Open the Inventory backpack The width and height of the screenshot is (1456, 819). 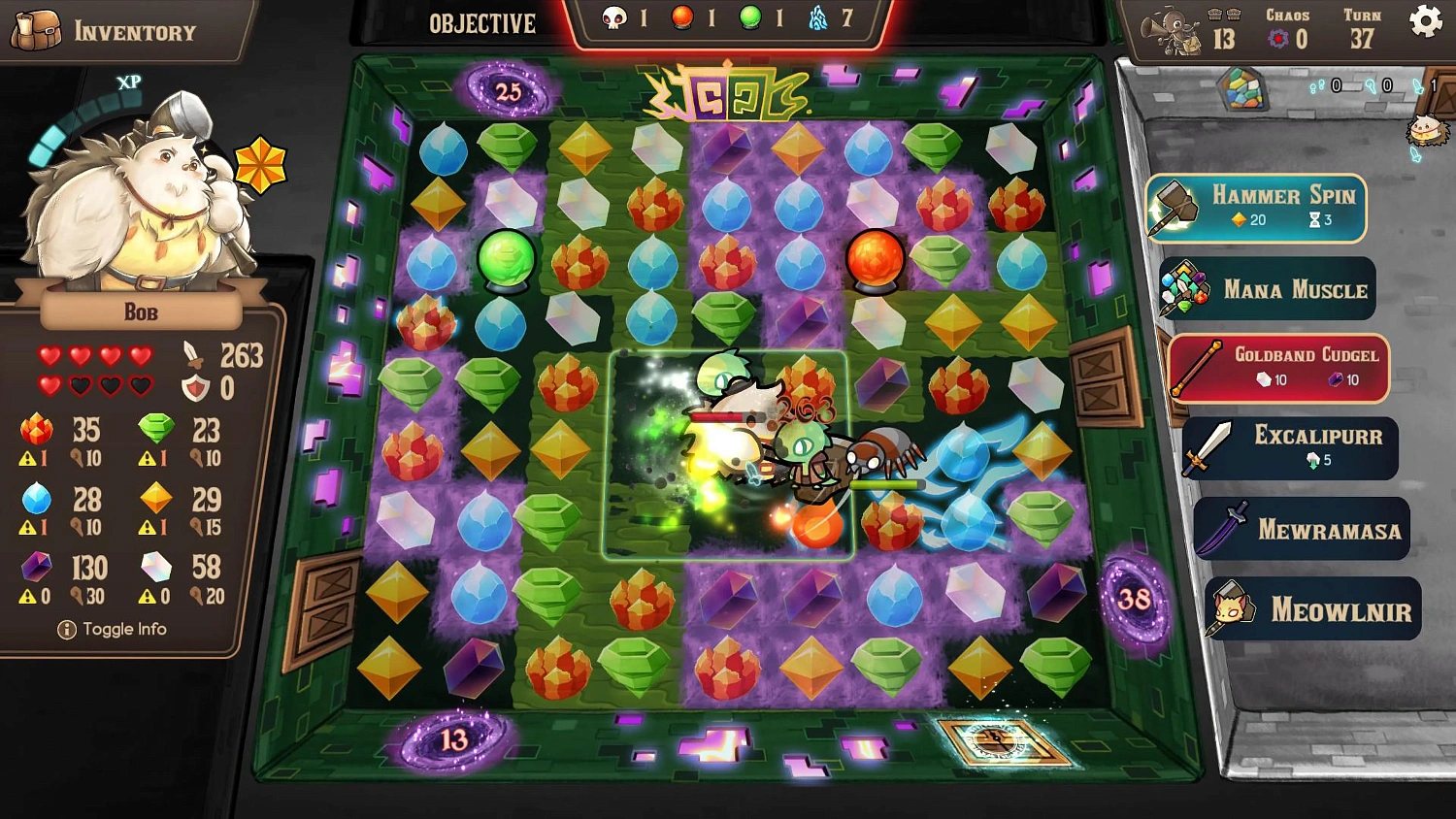coord(39,29)
